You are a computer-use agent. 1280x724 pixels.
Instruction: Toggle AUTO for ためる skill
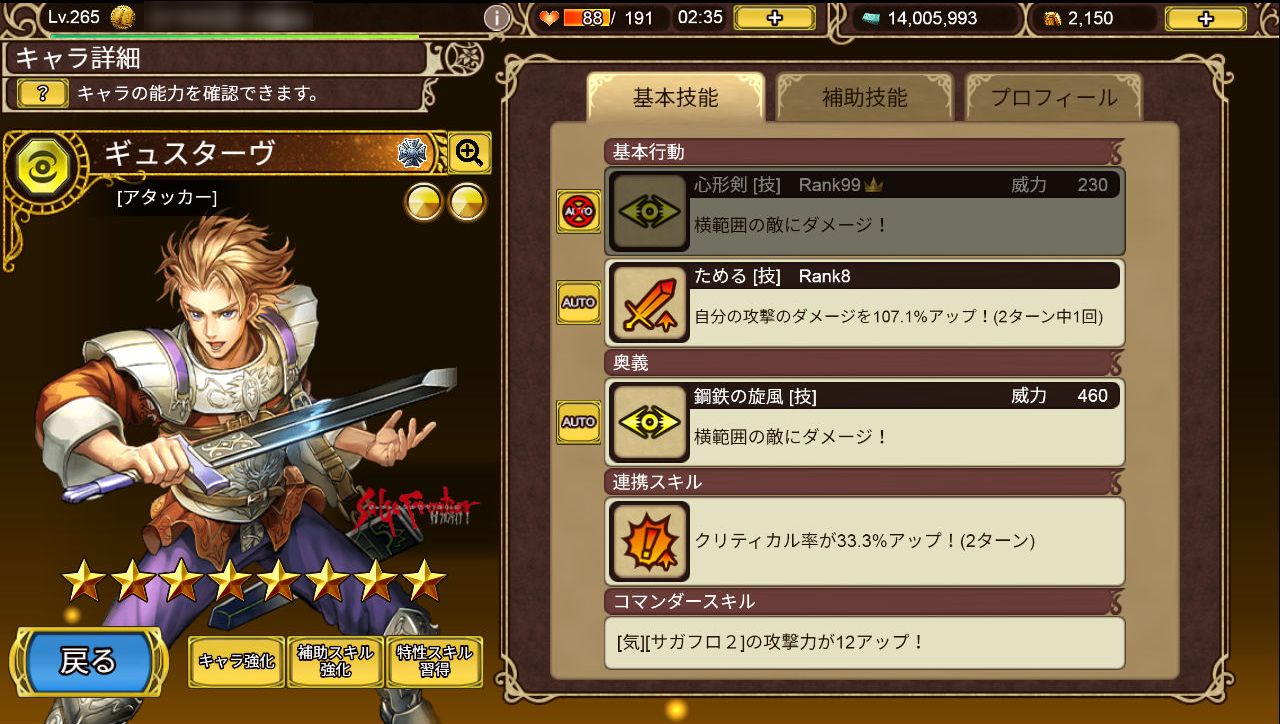(578, 302)
